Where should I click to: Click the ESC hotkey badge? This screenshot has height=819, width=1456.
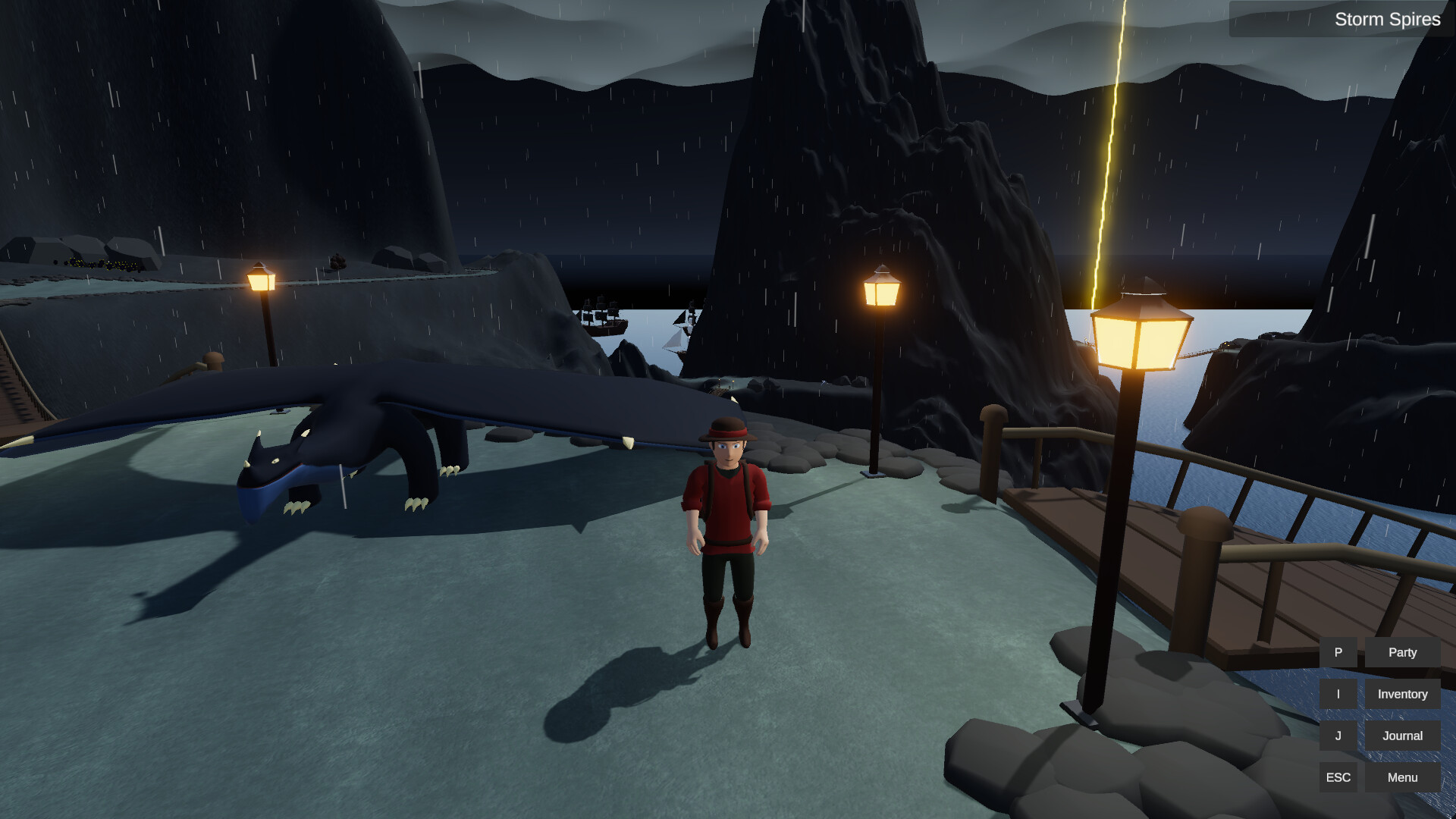tap(1338, 777)
